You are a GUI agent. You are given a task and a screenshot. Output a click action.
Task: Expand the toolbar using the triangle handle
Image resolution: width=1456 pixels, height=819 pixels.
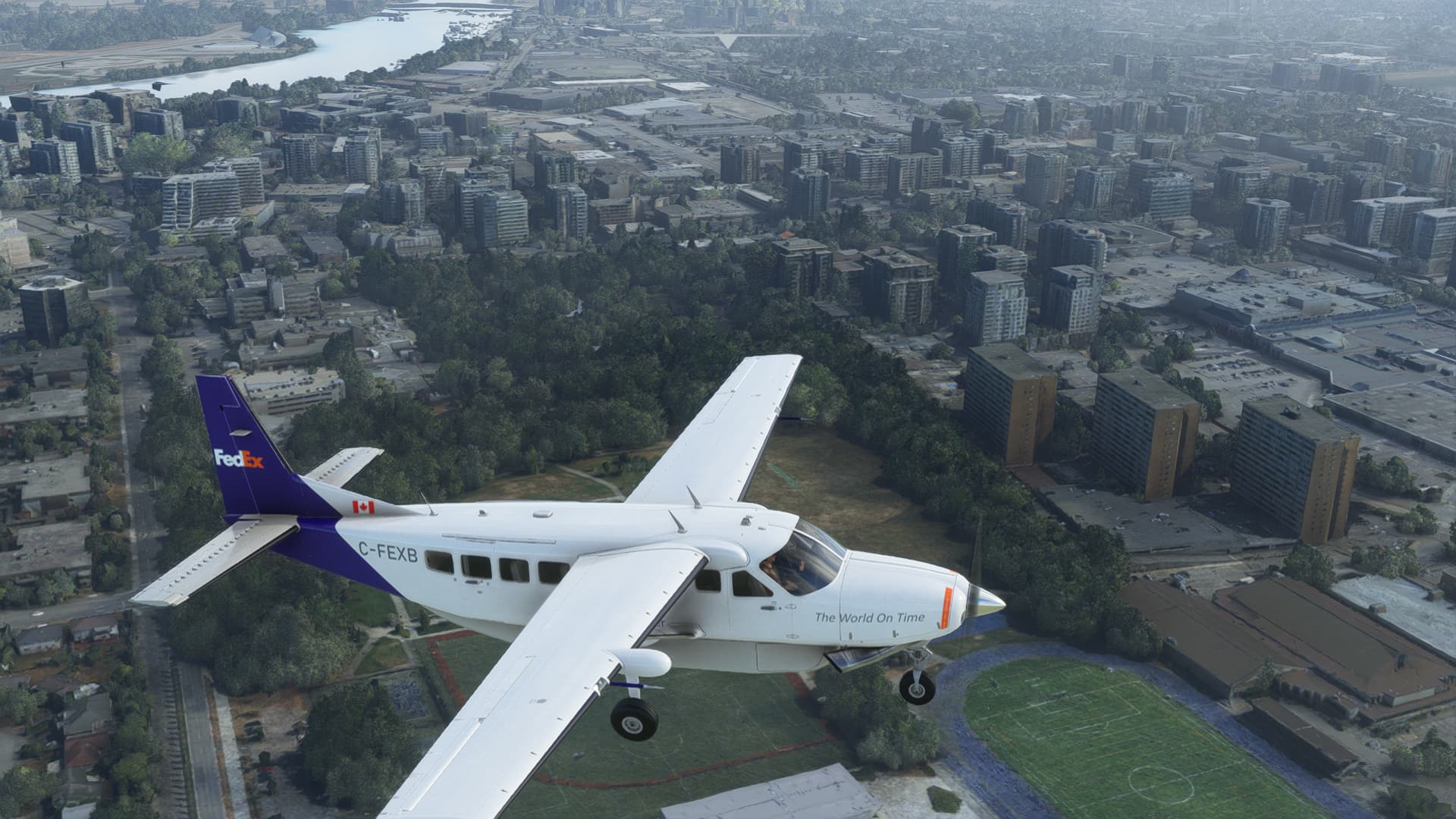tap(728, 41)
